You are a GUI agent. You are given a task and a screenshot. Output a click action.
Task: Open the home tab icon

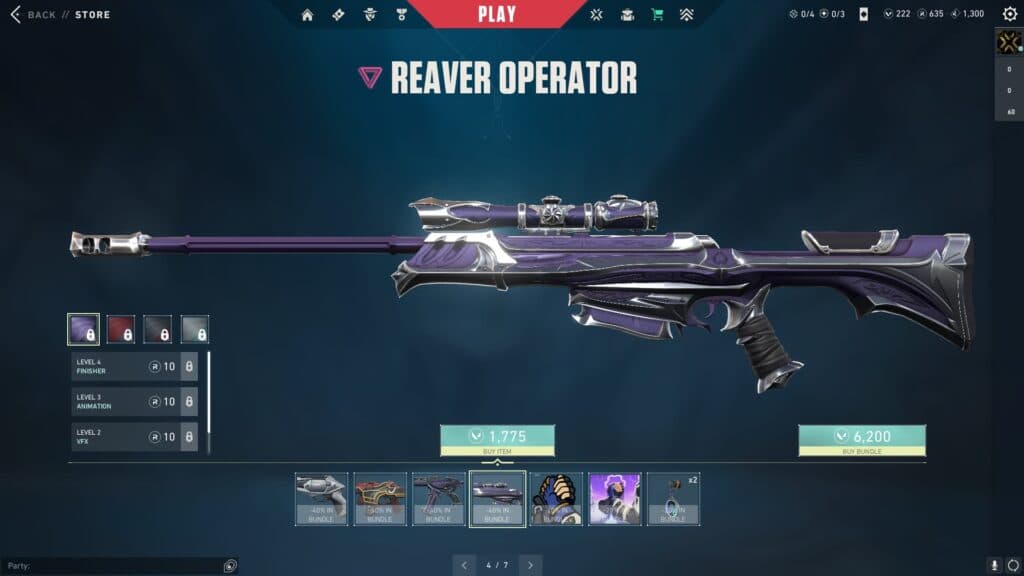coord(307,15)
